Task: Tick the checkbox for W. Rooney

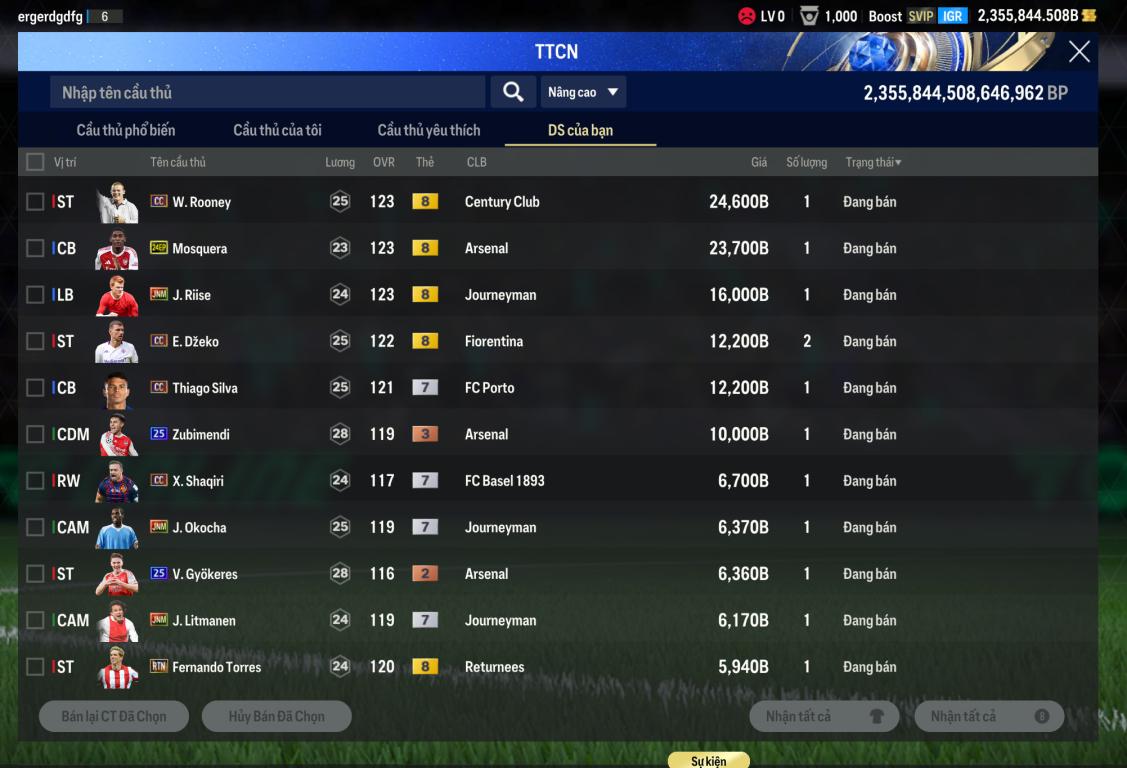Action: 35,202
